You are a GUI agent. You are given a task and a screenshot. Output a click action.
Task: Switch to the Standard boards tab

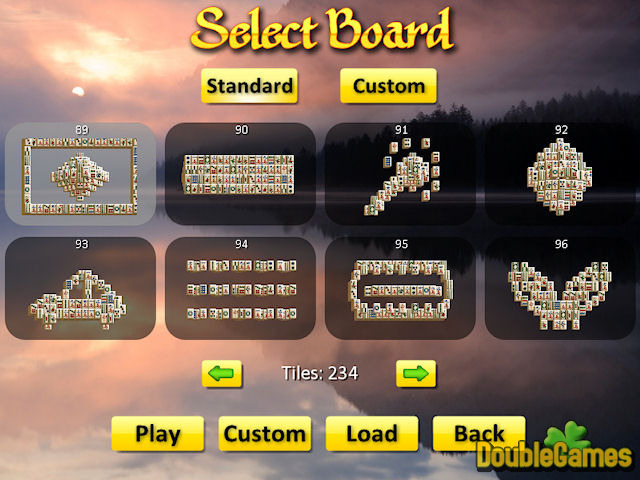tap(250, 86)
